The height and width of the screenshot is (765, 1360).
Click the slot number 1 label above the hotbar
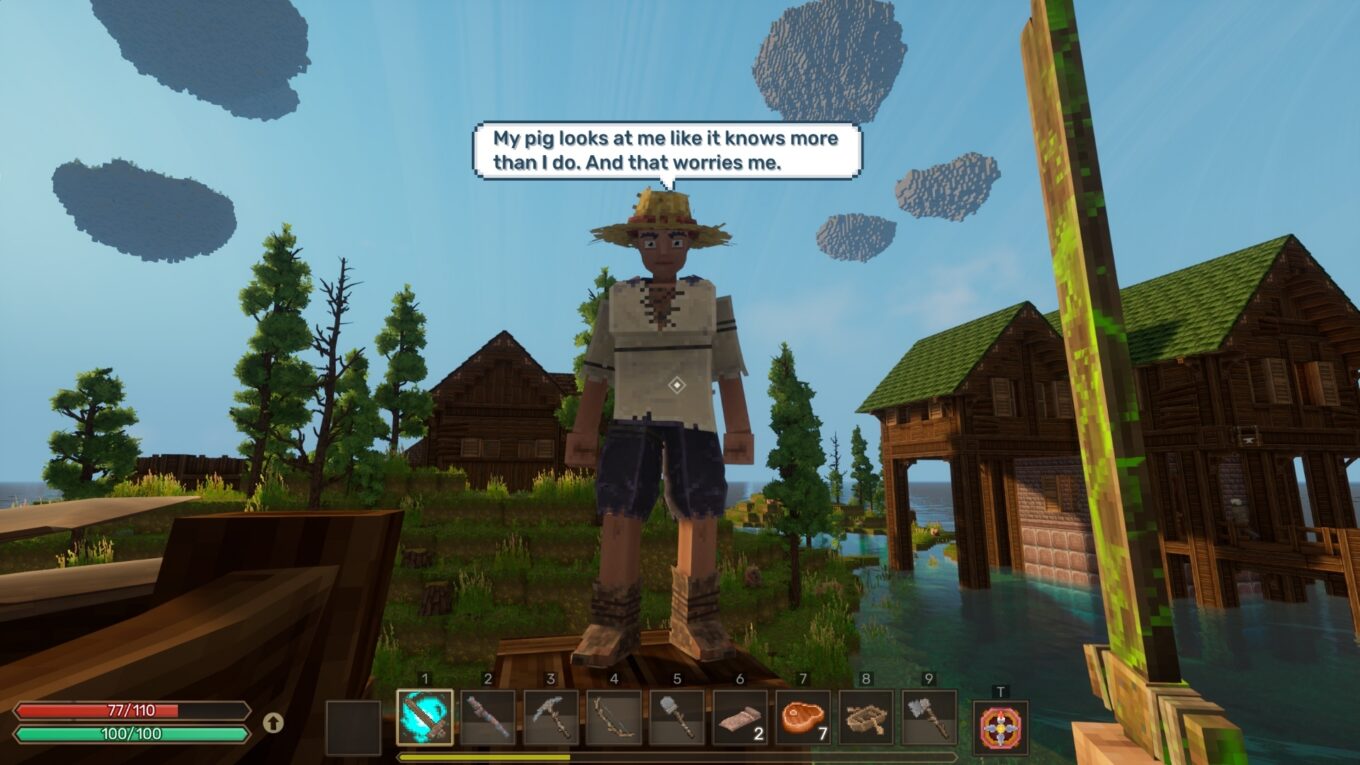click(423, 679)
